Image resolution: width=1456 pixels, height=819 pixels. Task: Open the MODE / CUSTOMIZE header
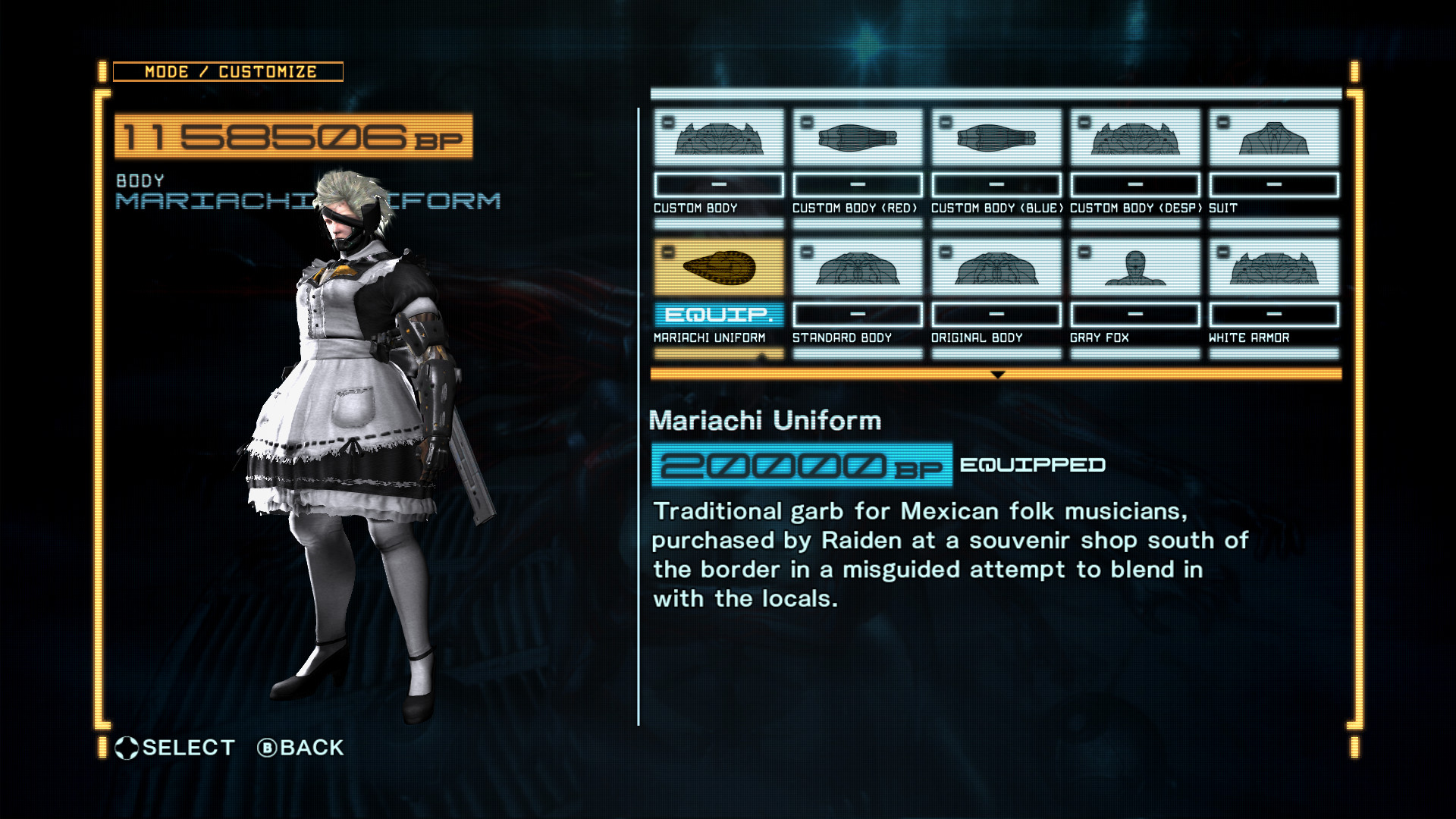pos(229,71)
